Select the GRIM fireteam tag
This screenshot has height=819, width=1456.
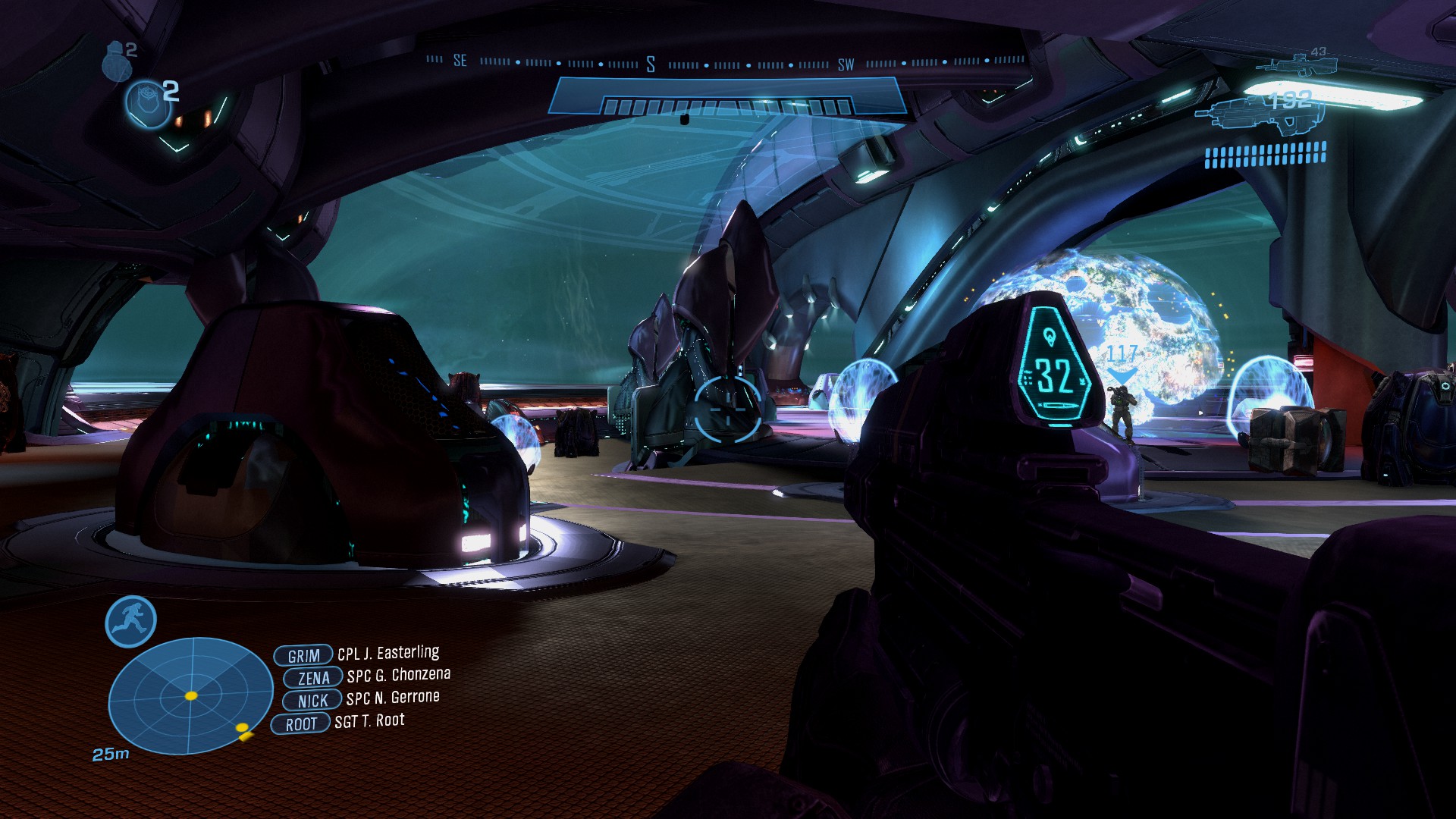point(303,655)
